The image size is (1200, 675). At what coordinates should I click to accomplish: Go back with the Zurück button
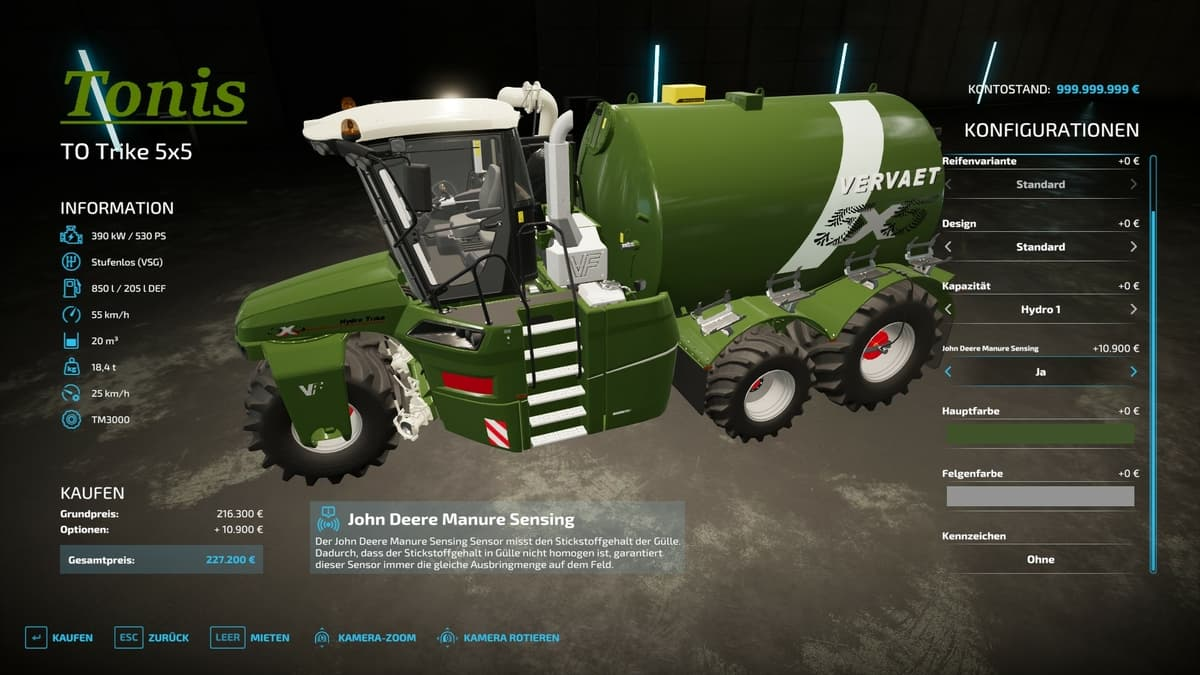152,637
